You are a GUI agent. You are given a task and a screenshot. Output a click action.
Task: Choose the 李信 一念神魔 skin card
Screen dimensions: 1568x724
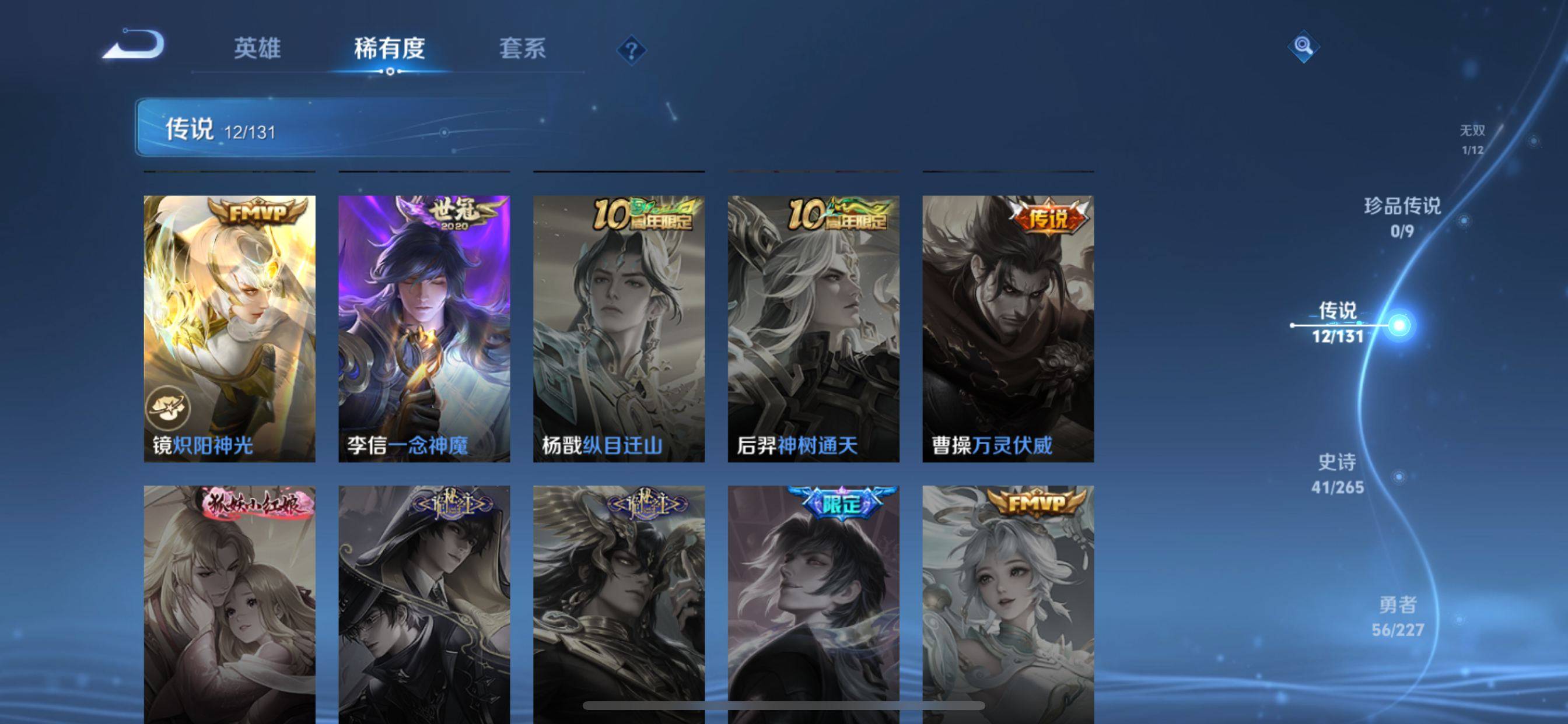[x=424, y=329]
